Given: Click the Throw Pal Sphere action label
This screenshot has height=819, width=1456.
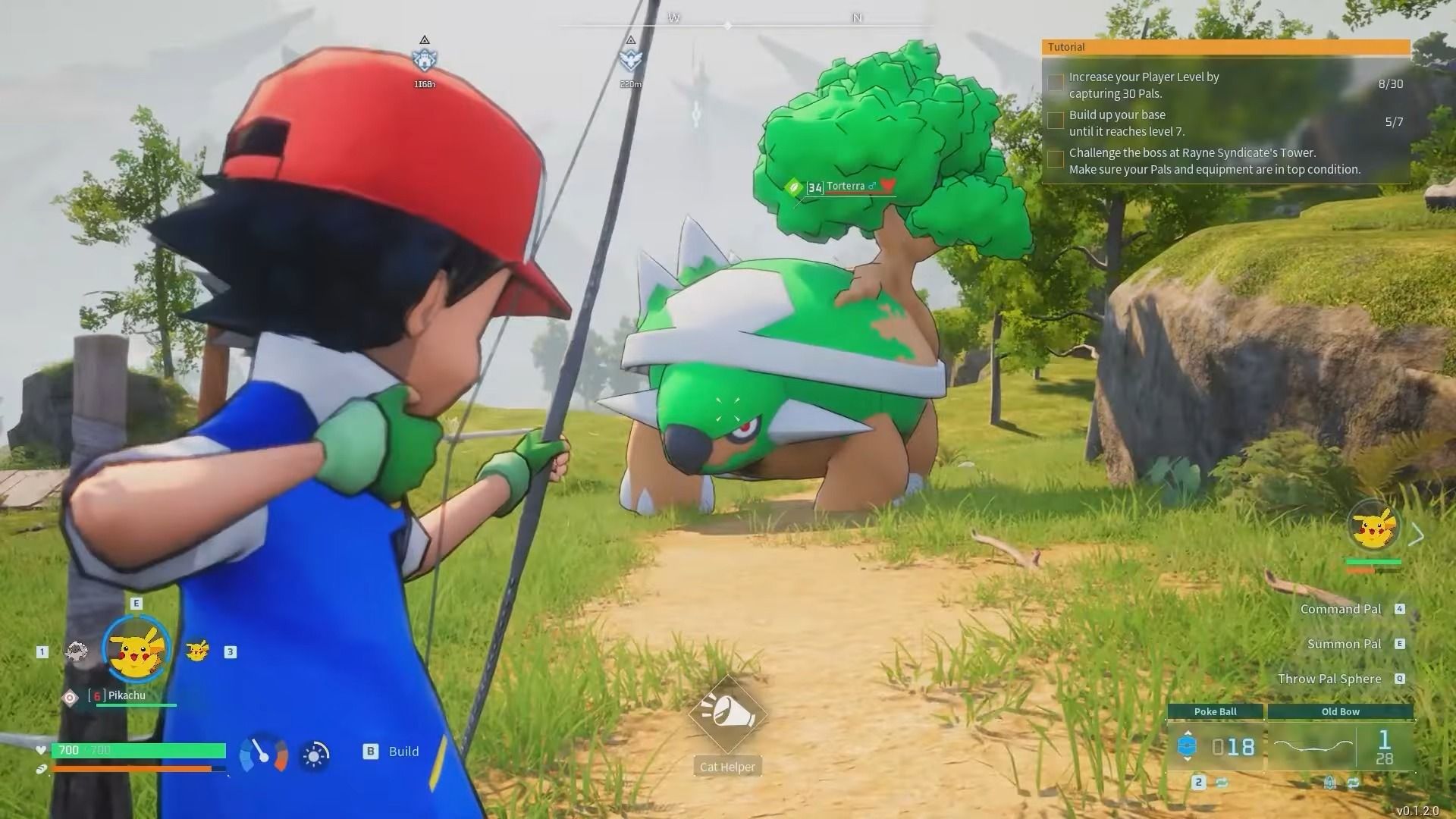Looking at the screenshot, I should coord(1330,679).
